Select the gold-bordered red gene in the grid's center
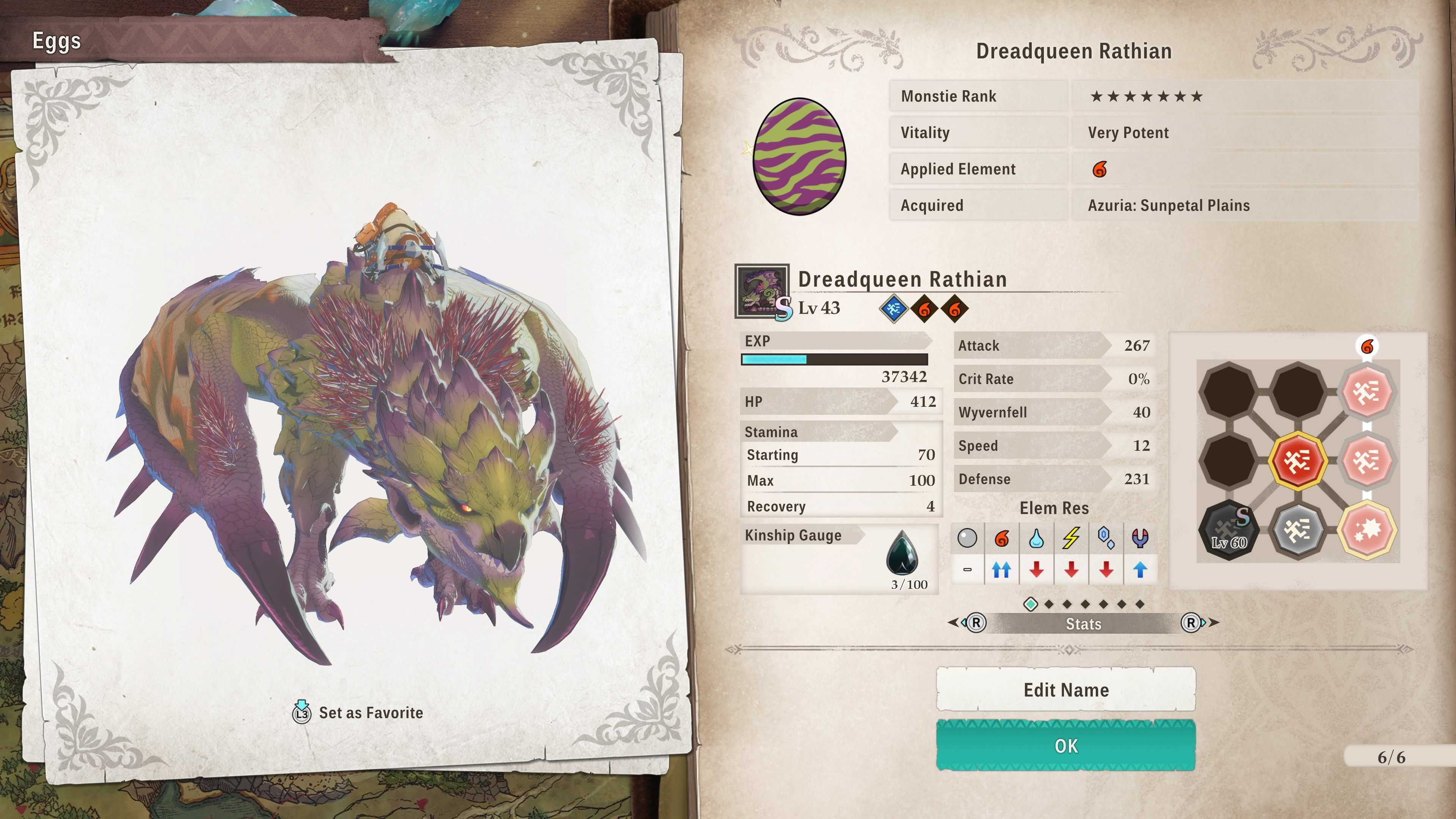1456x819 pixels. click(1297, 461)
